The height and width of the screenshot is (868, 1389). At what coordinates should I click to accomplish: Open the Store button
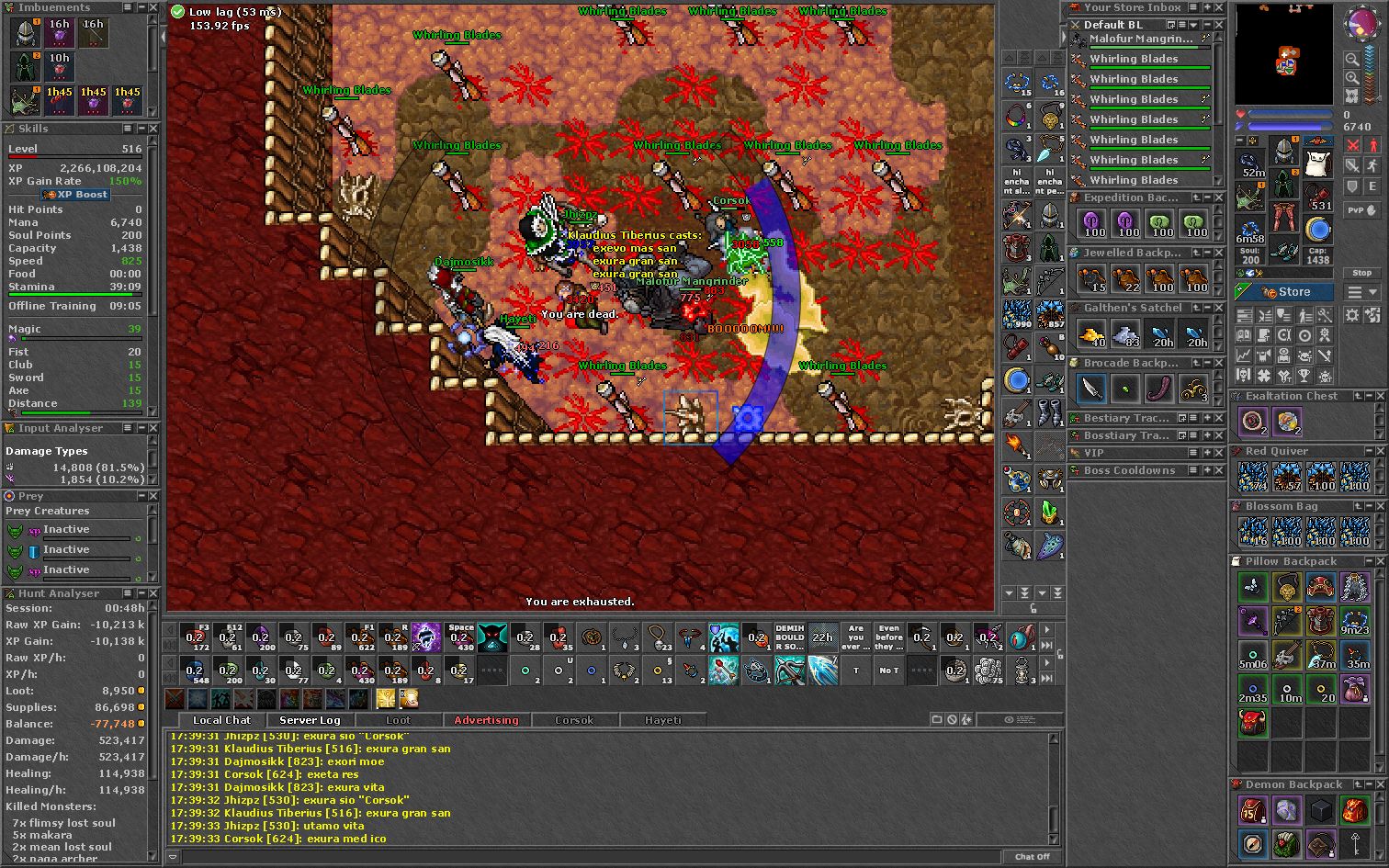(x=1285, y=292)
